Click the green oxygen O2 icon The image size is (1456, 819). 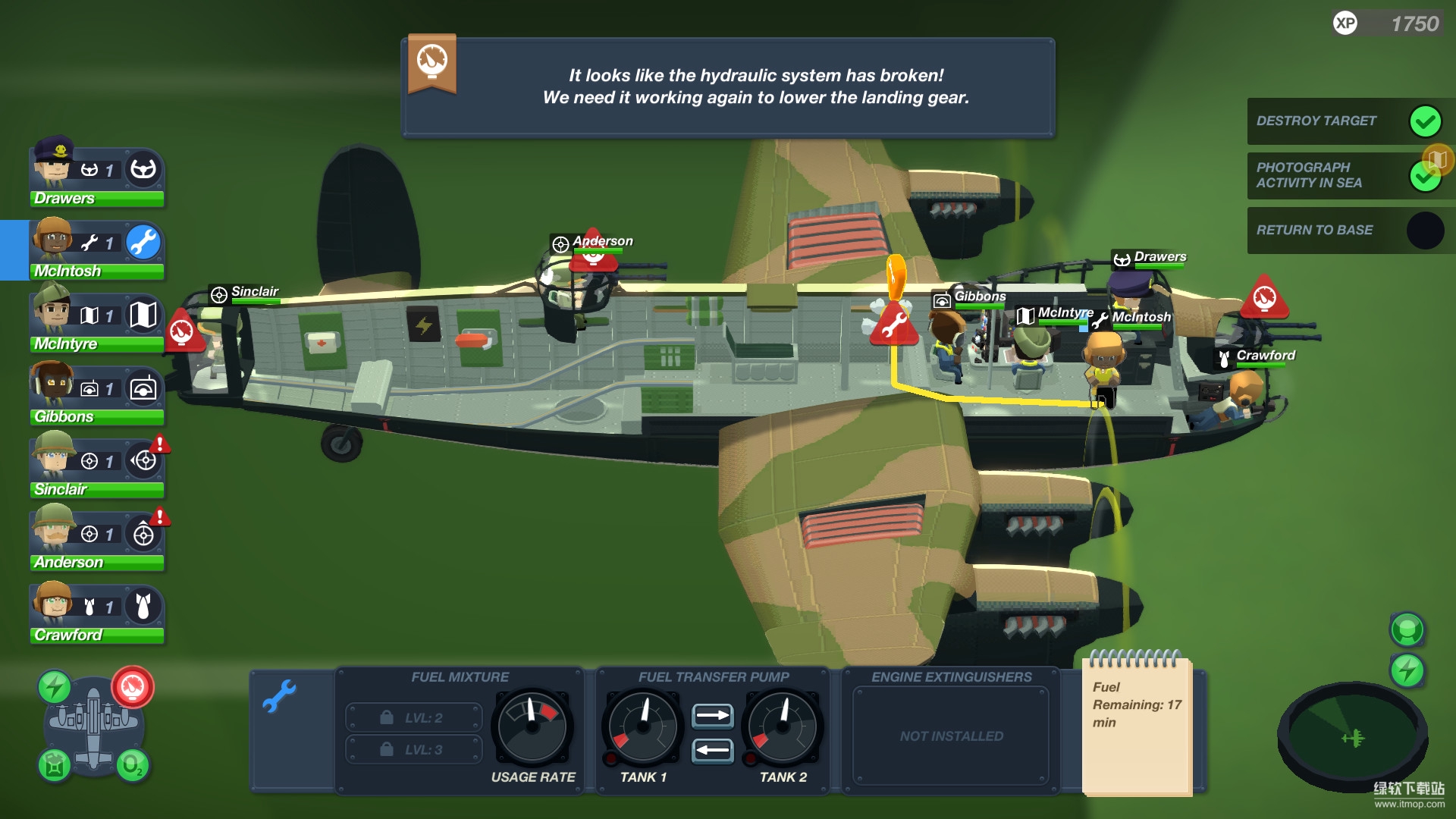coord(132,765)
